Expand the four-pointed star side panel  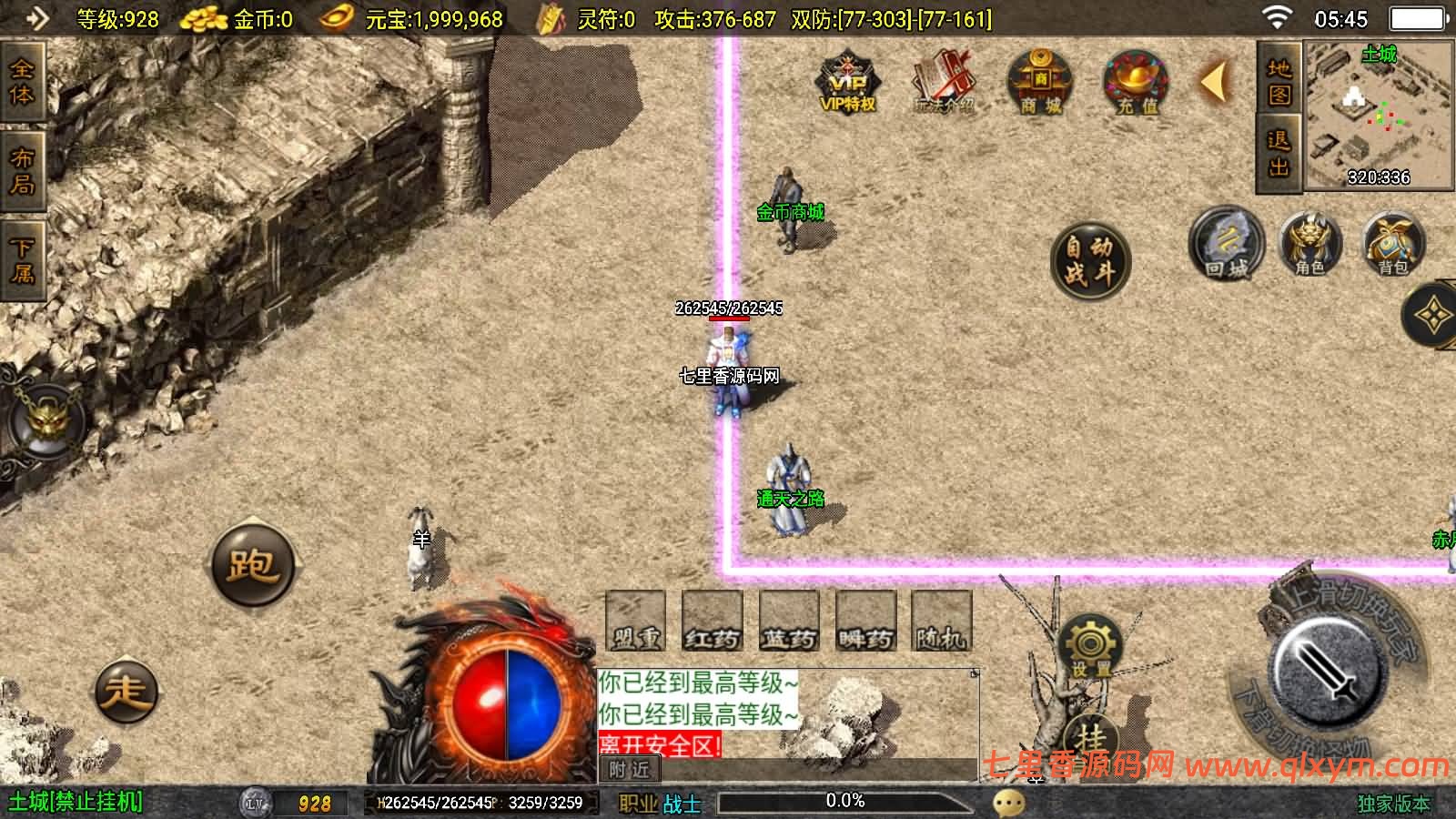(x=1433, y=314)
